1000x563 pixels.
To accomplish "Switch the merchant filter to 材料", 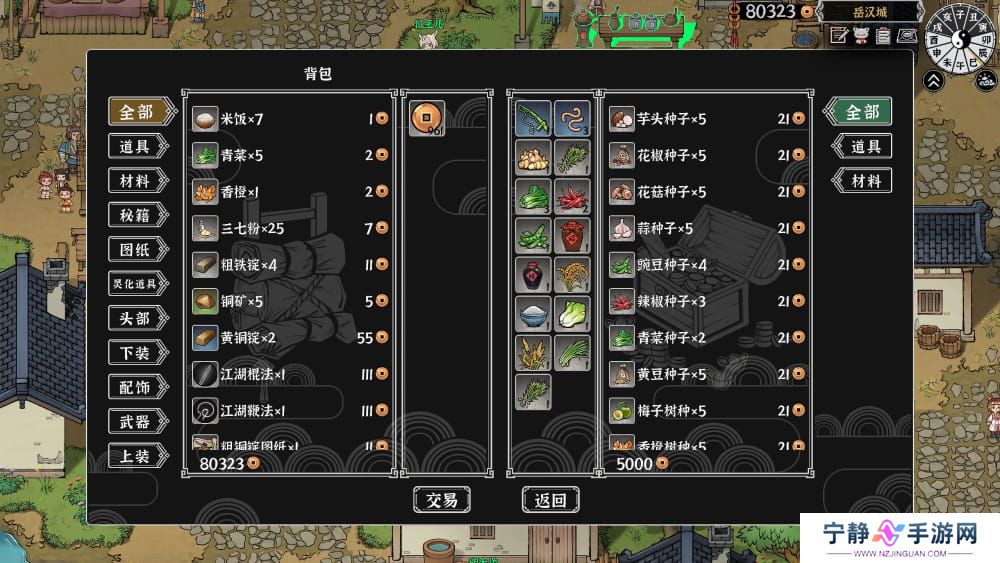I will pyautogui.click(x=861, y=181).
